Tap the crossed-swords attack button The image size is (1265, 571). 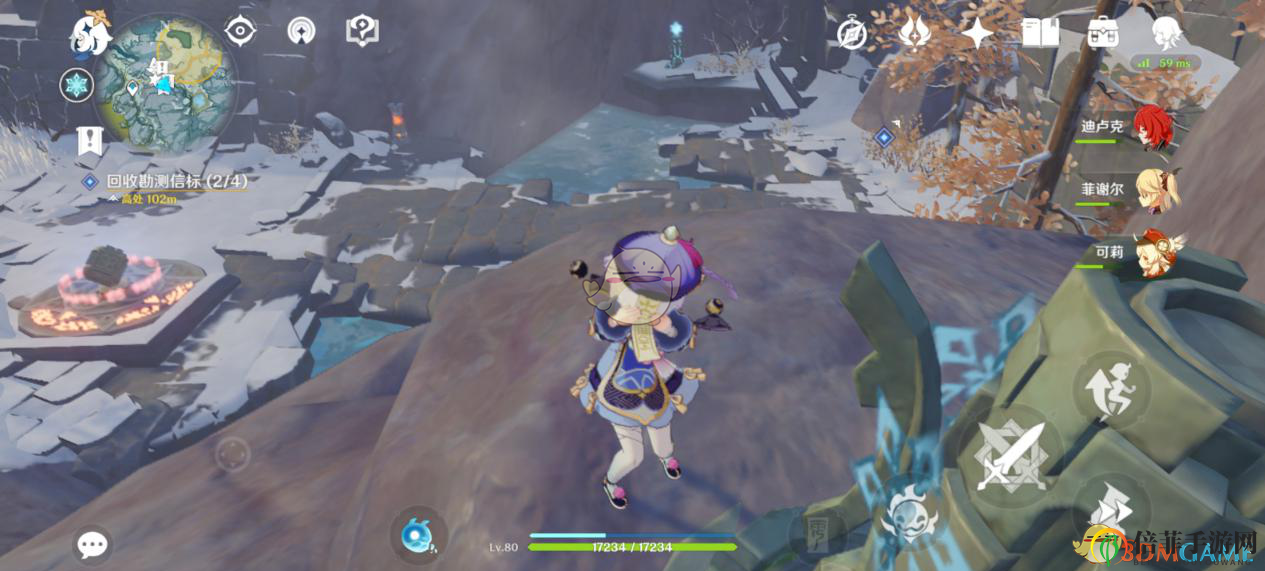(x=1010, y=456)
